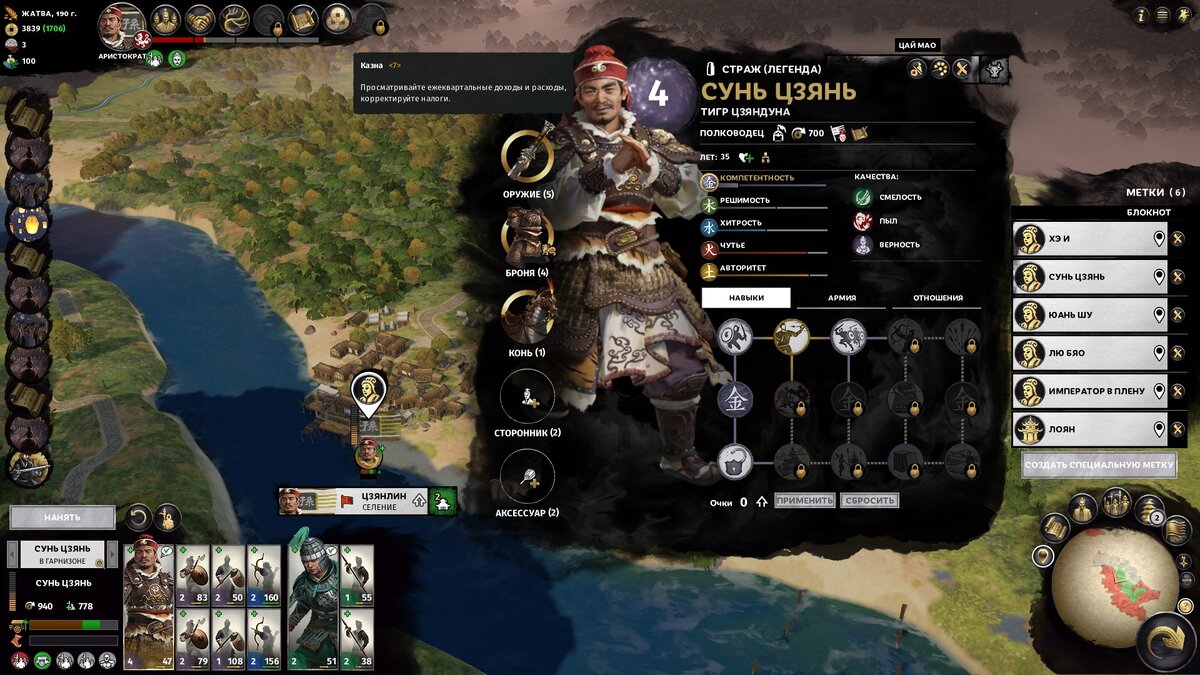Open the ОРУЖИЕ weapon slot
This screenshot has width=1200, height=675.
coord(527,156)
